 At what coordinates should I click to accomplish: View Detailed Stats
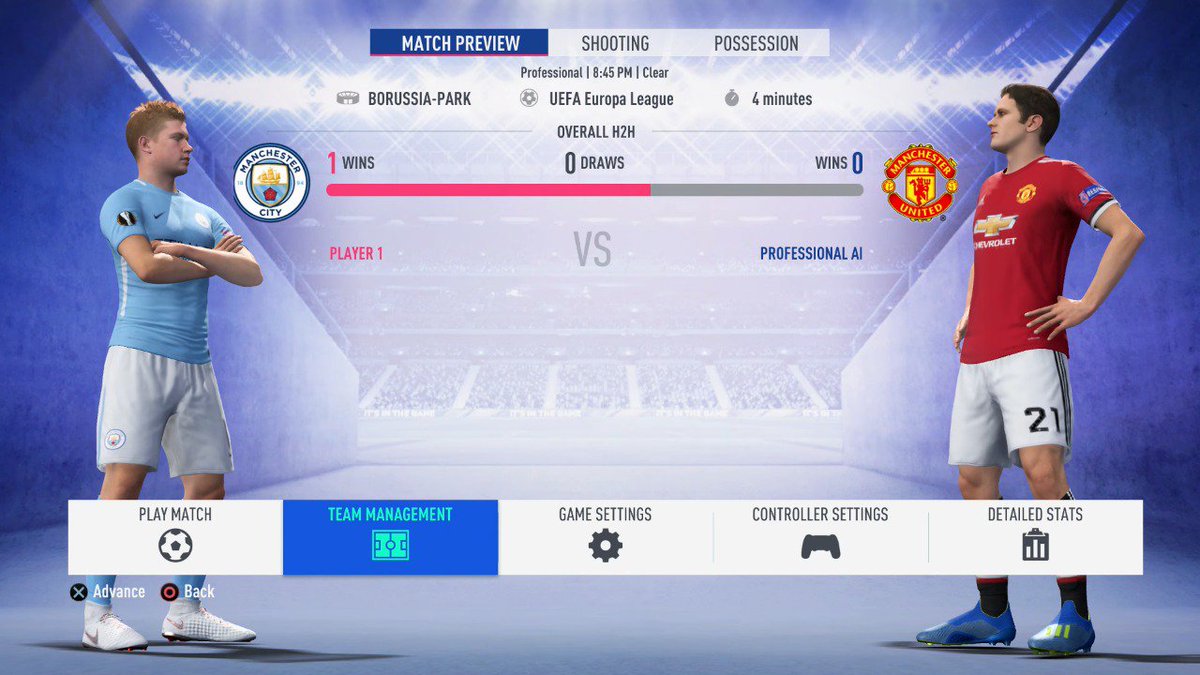coord(1035,537)
